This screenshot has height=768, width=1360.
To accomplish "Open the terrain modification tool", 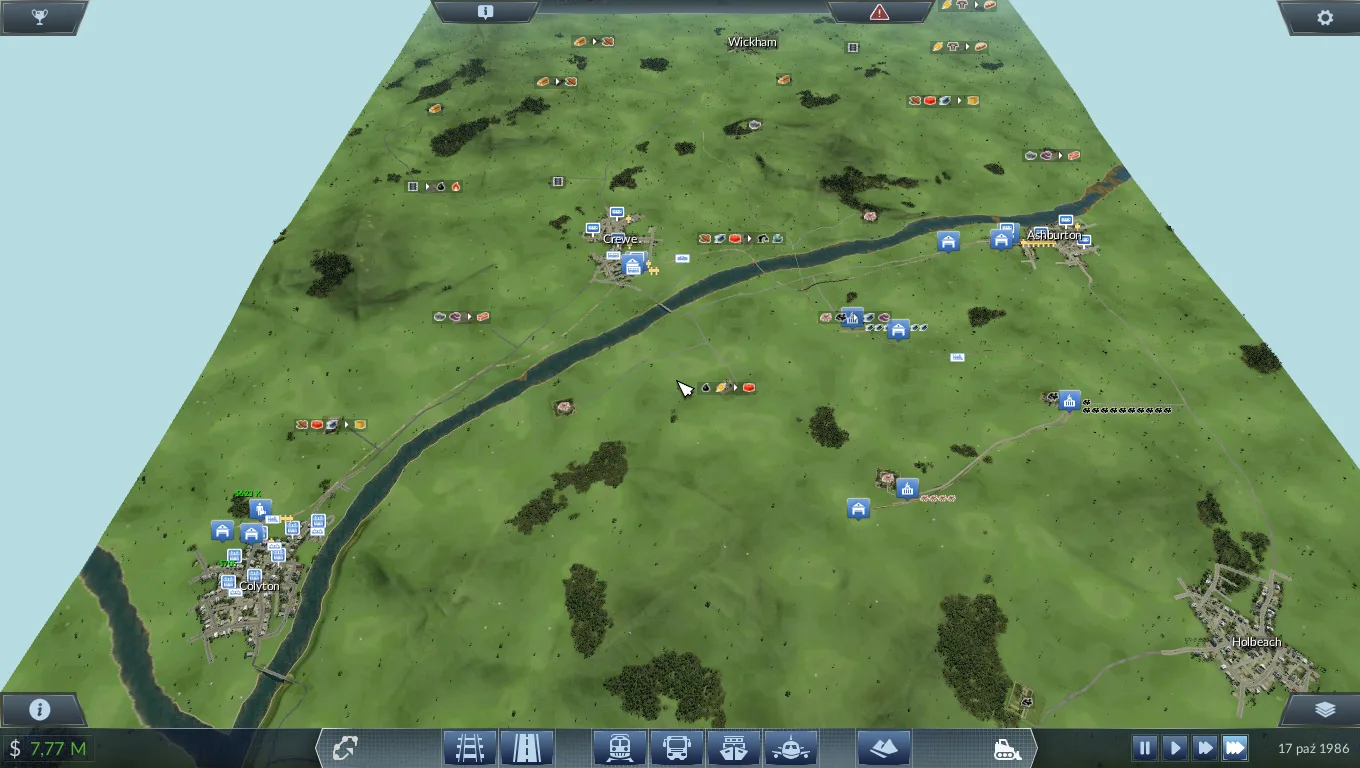I will 883,747.
